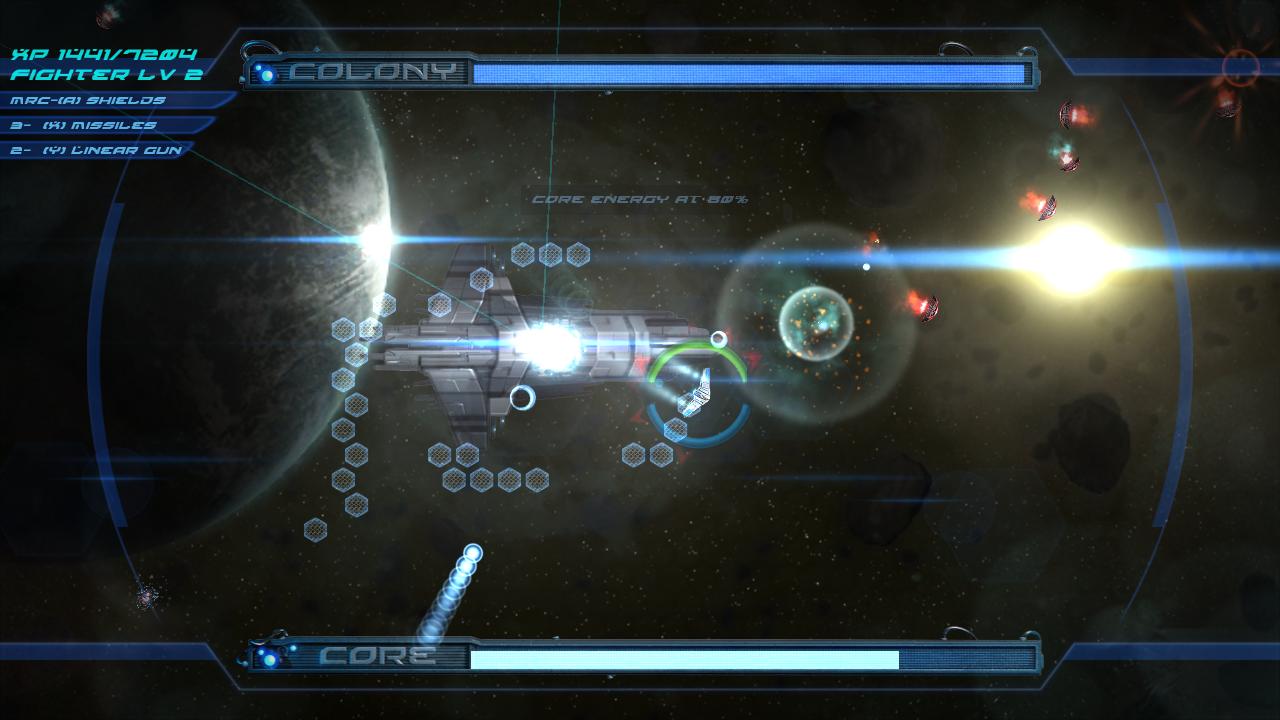
Task: Choose the Missiles weapon entry
Action: [x=84, y=125]
